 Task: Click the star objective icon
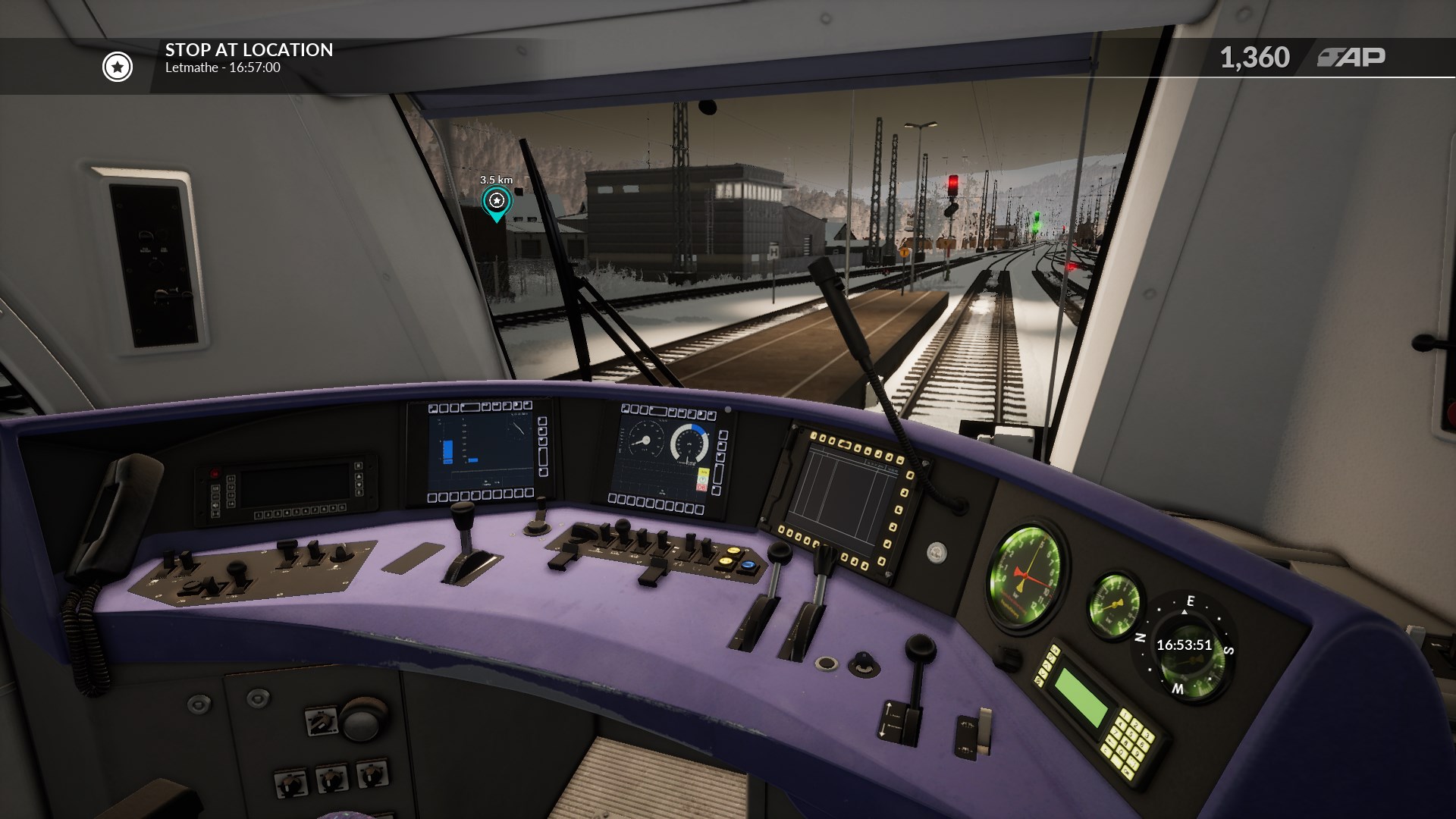click(118, 67)
